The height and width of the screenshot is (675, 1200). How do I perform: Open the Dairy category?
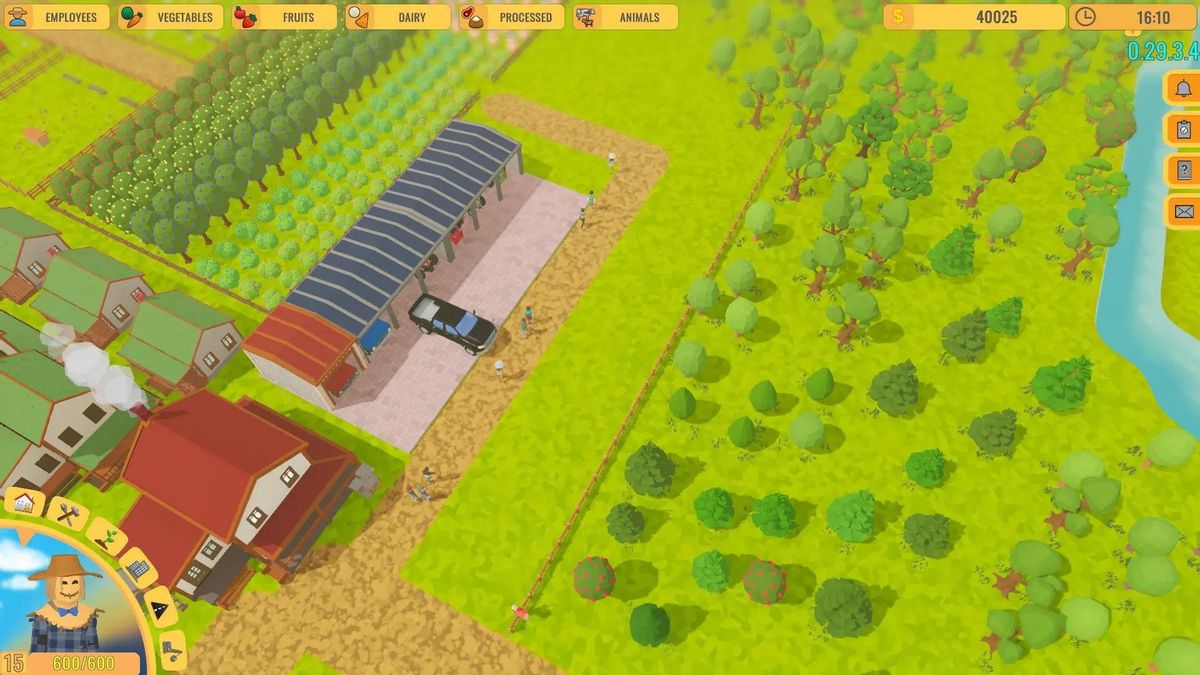(x=398, y=17)
